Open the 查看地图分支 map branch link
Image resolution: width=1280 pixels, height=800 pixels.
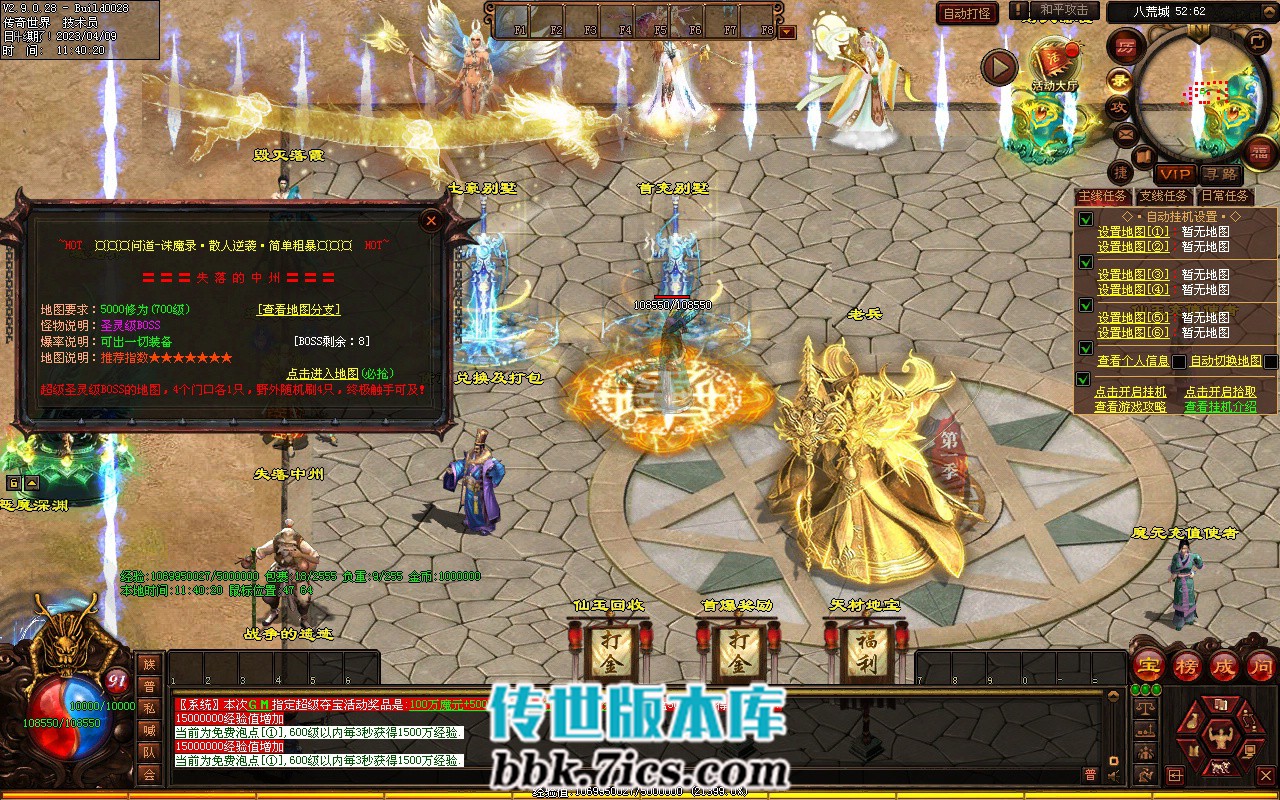299,310
